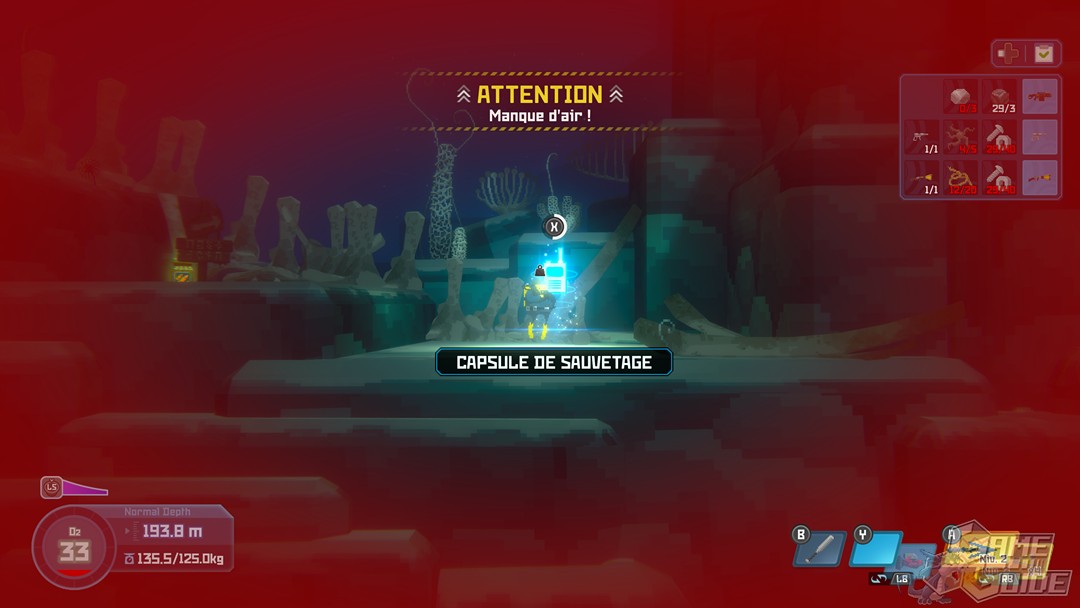Select the grey ore material slot showing 0/3

pyautogui.click(x=962, y=97)
